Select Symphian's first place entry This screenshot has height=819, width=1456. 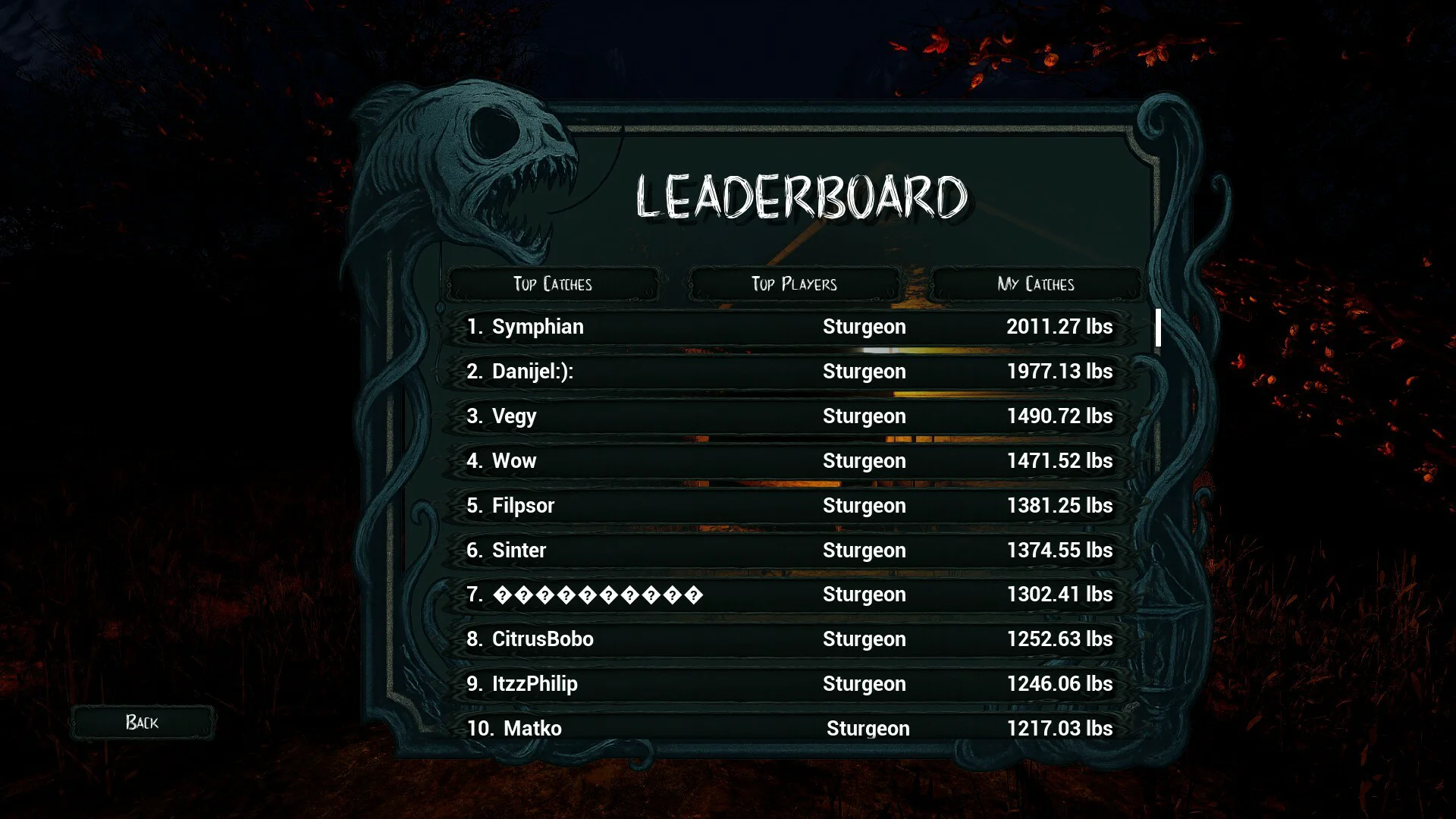pyautogui.click(x=789, y=327)
